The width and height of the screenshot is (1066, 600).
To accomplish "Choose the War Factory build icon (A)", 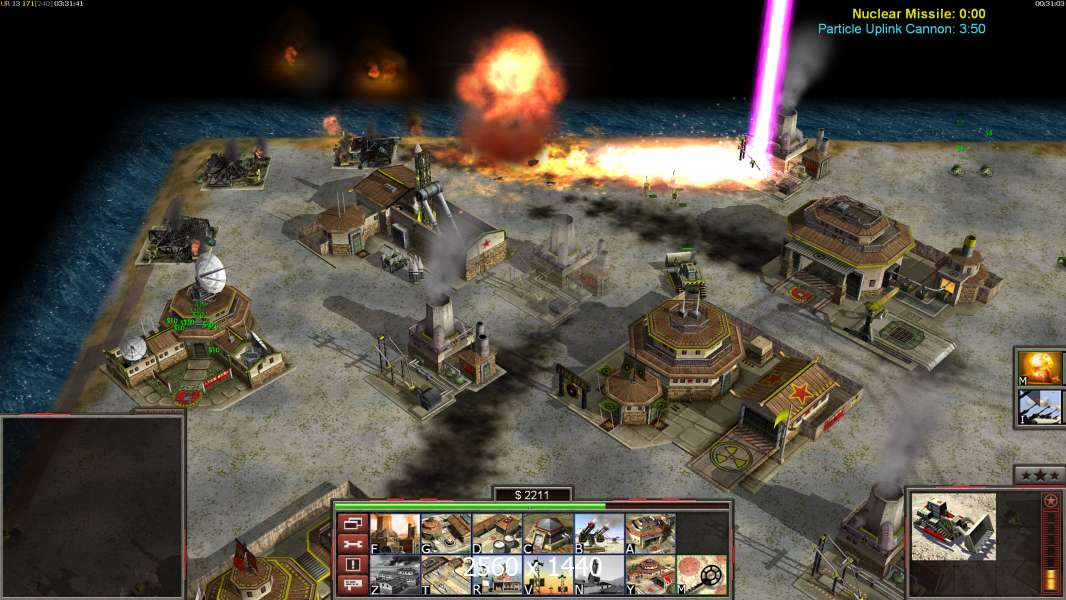I will (x=650, y=533).
